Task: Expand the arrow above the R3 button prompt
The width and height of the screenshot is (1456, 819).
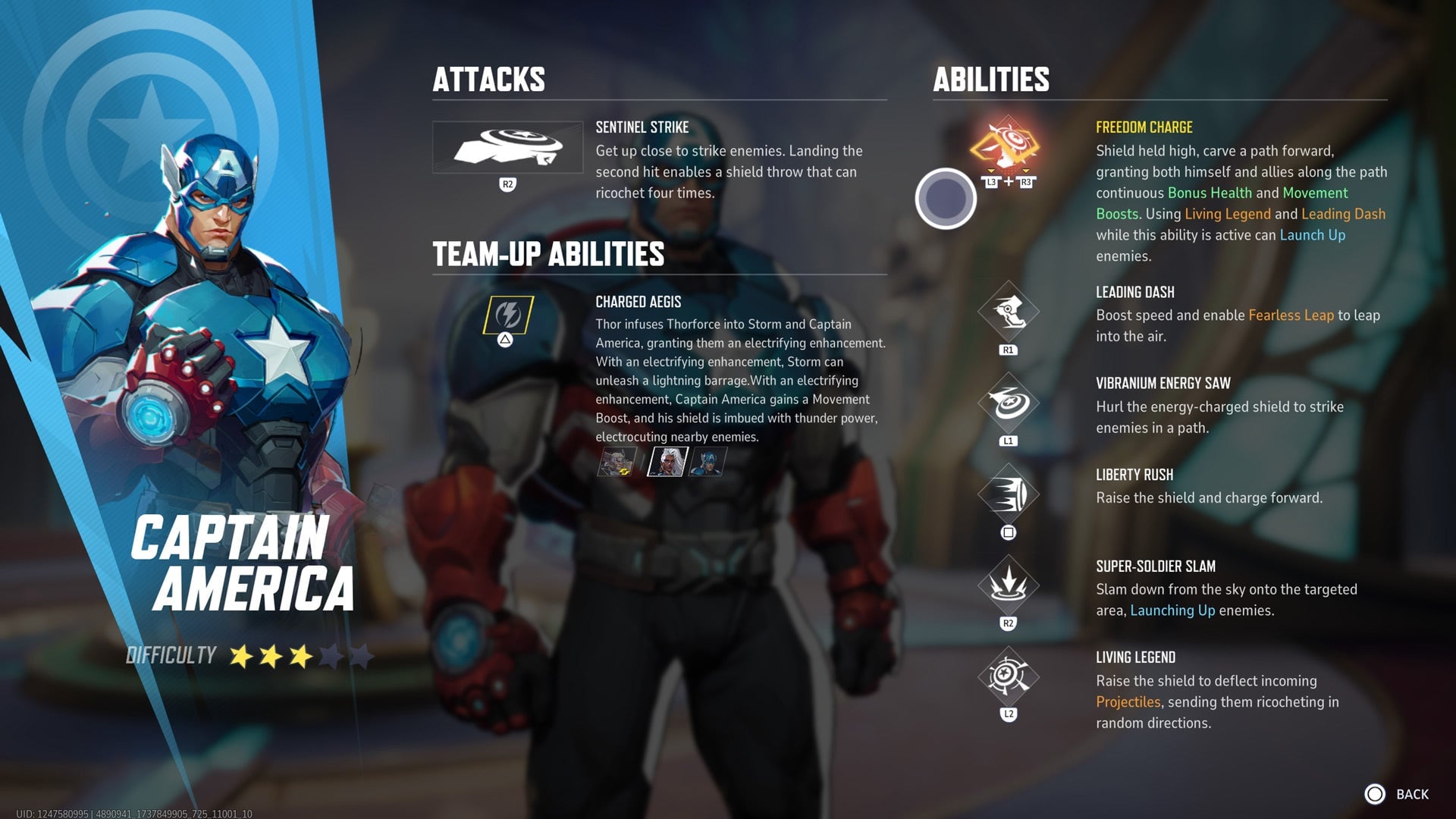Action: pos(1026,171)
